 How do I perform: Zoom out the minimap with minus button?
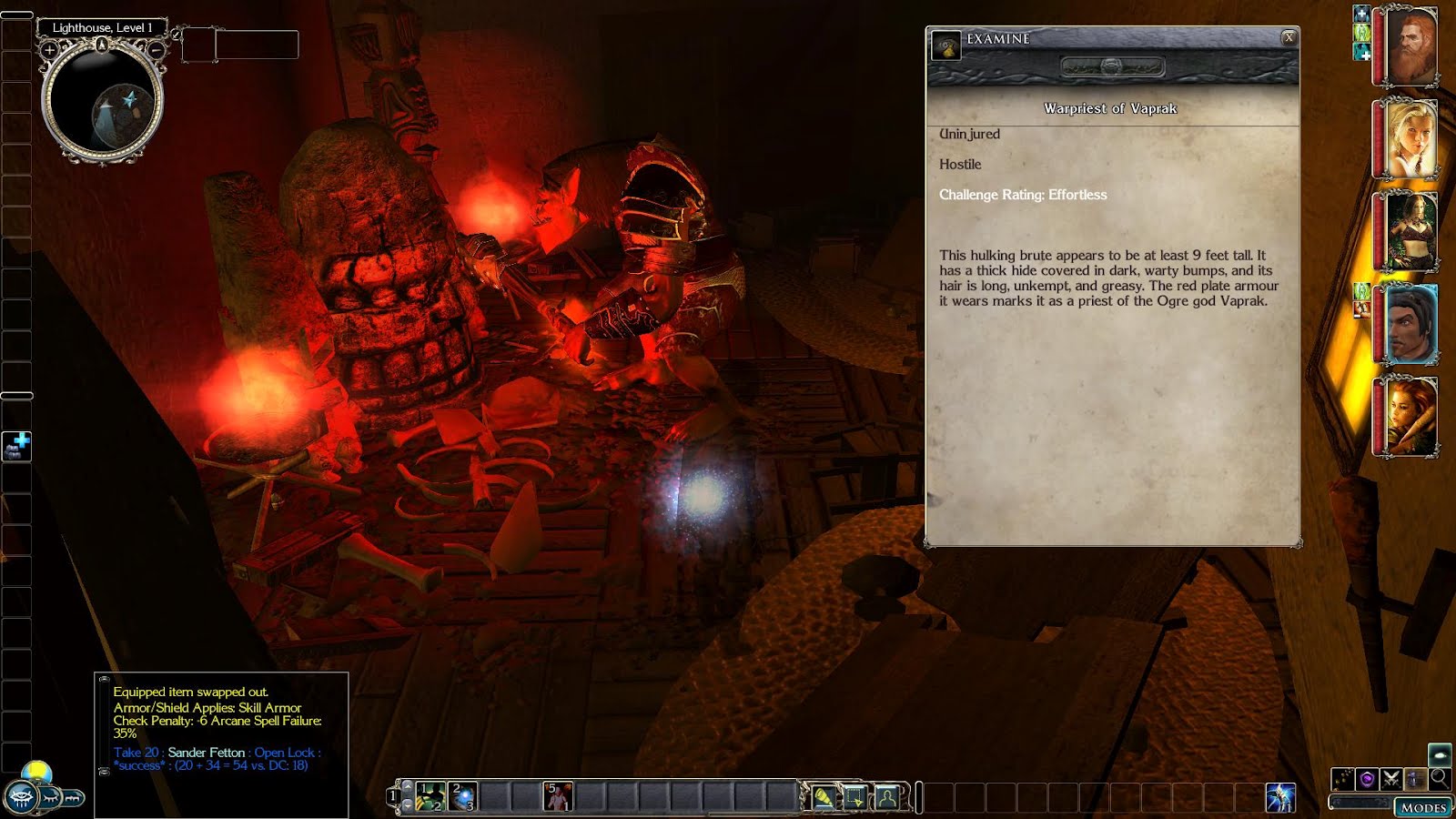(x=157, y=51)
